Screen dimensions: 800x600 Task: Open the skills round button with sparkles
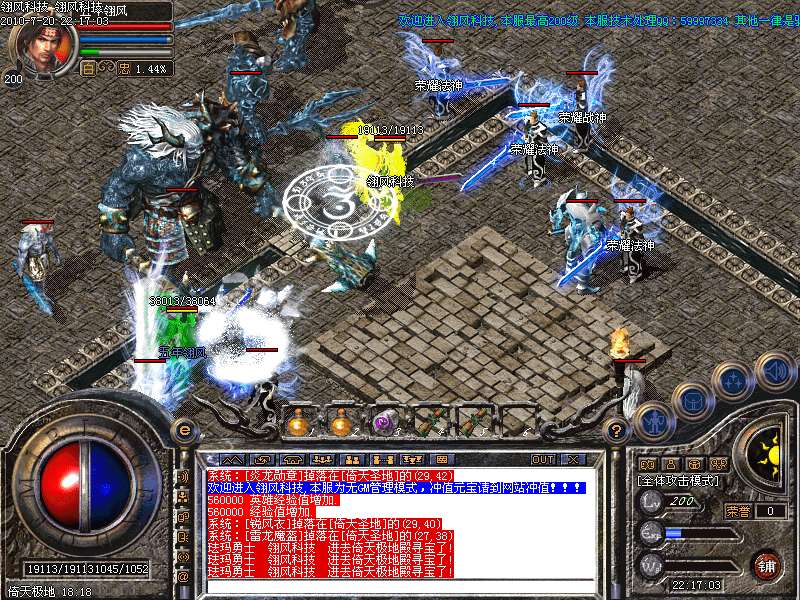(x=735, y=381)
